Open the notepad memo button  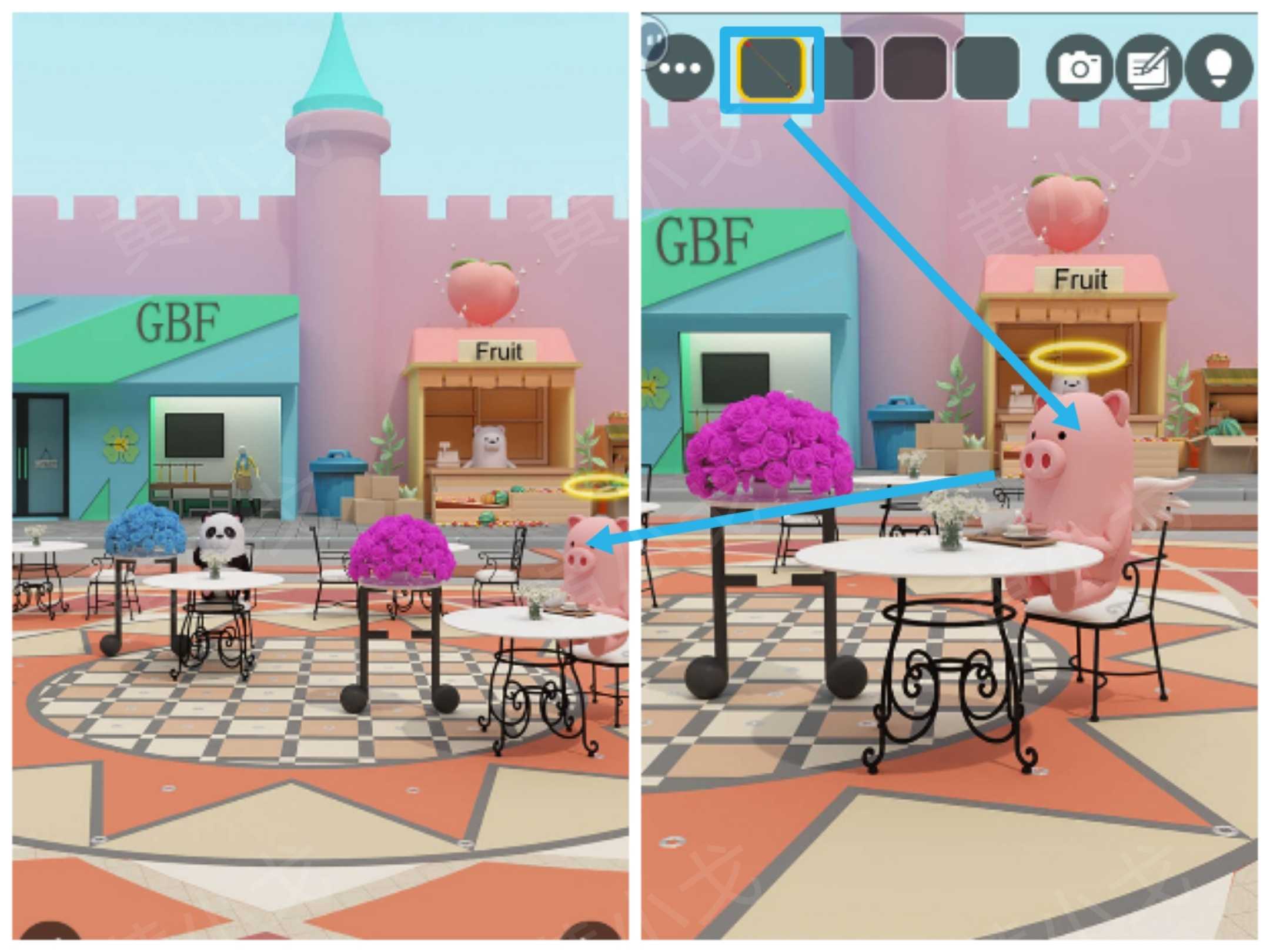[1148, 68]
